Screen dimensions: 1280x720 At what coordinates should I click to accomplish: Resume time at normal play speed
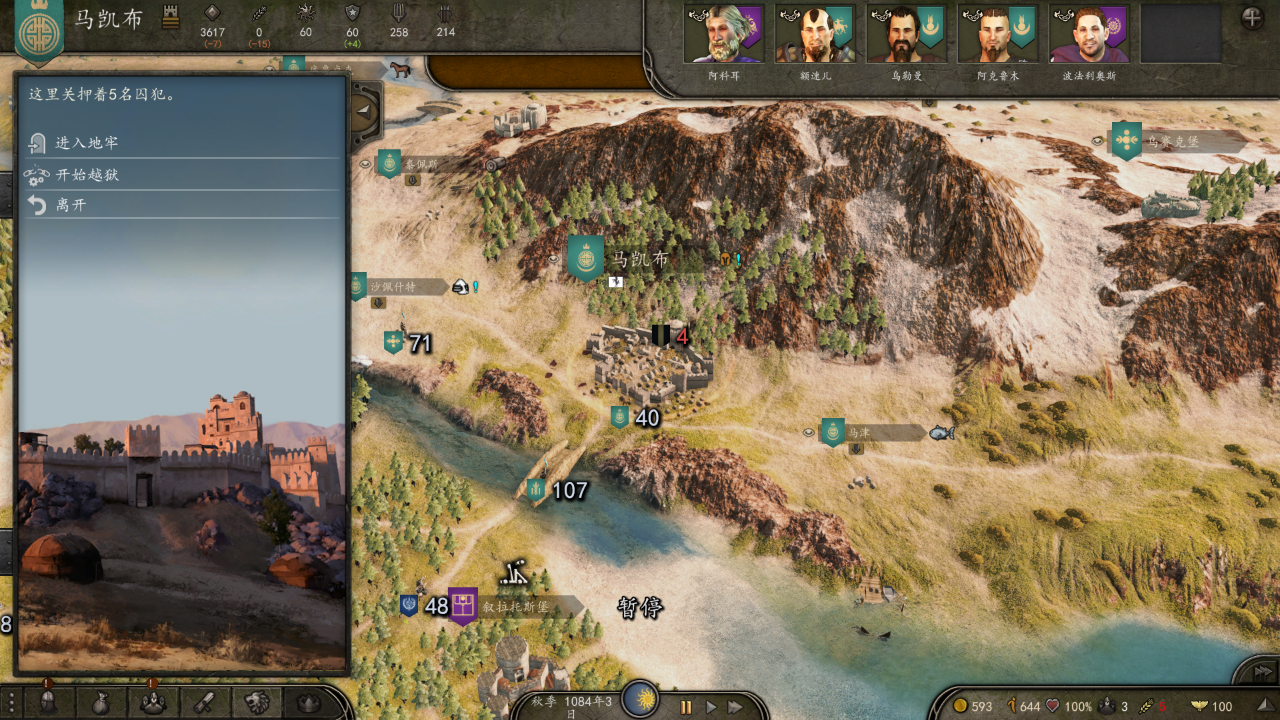coord(711,707)
